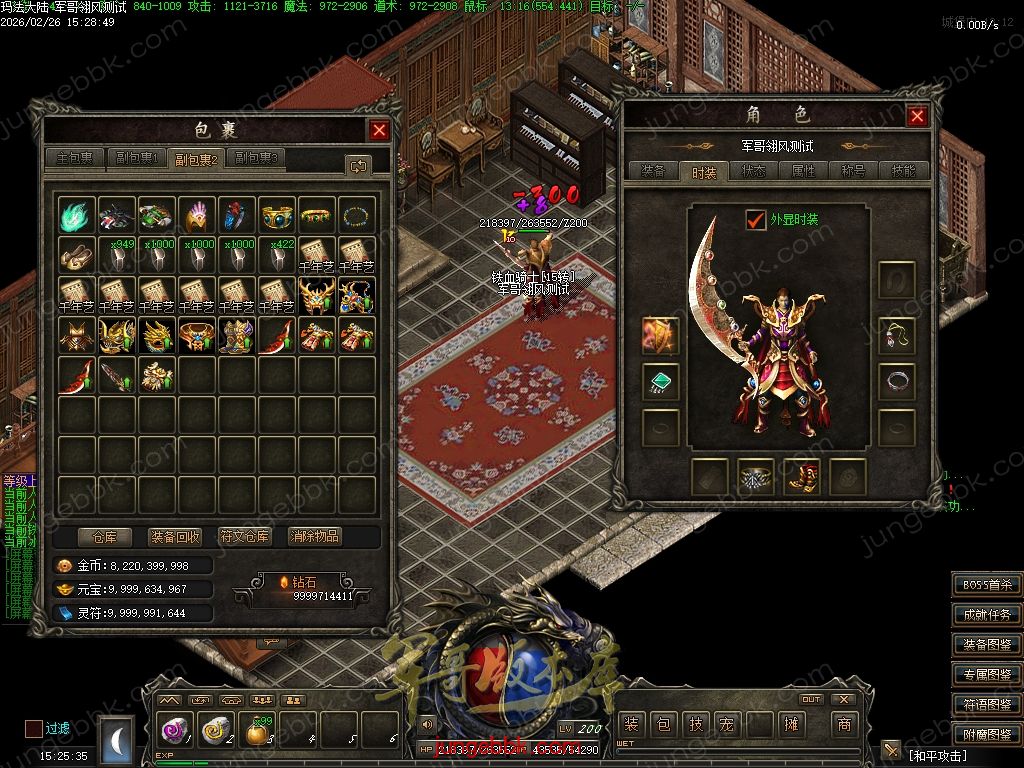Open the BOSS首杀 side menu

[x=987, y=585]
